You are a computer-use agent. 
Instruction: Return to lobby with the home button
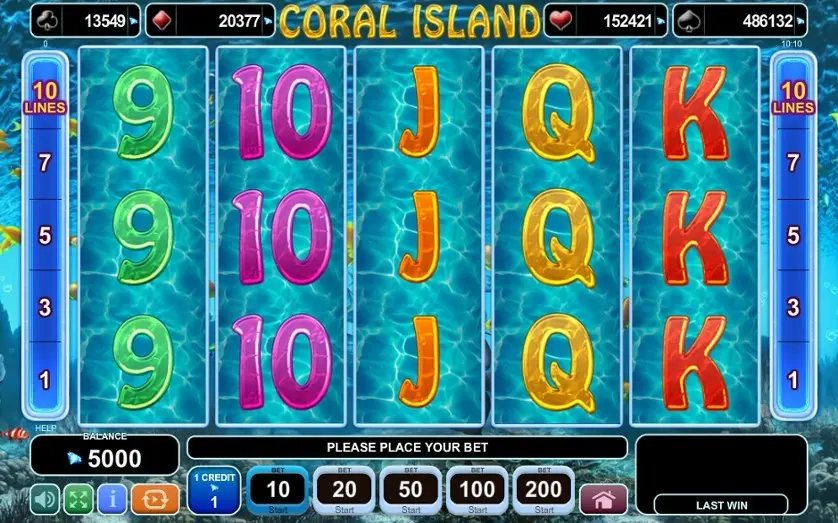tap(603, 499)
